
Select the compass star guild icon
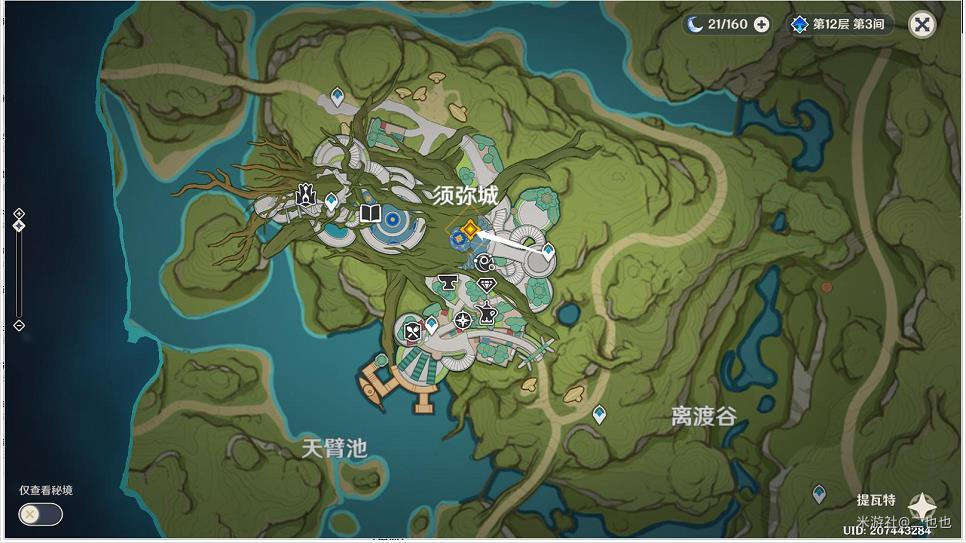coord(463,320)
